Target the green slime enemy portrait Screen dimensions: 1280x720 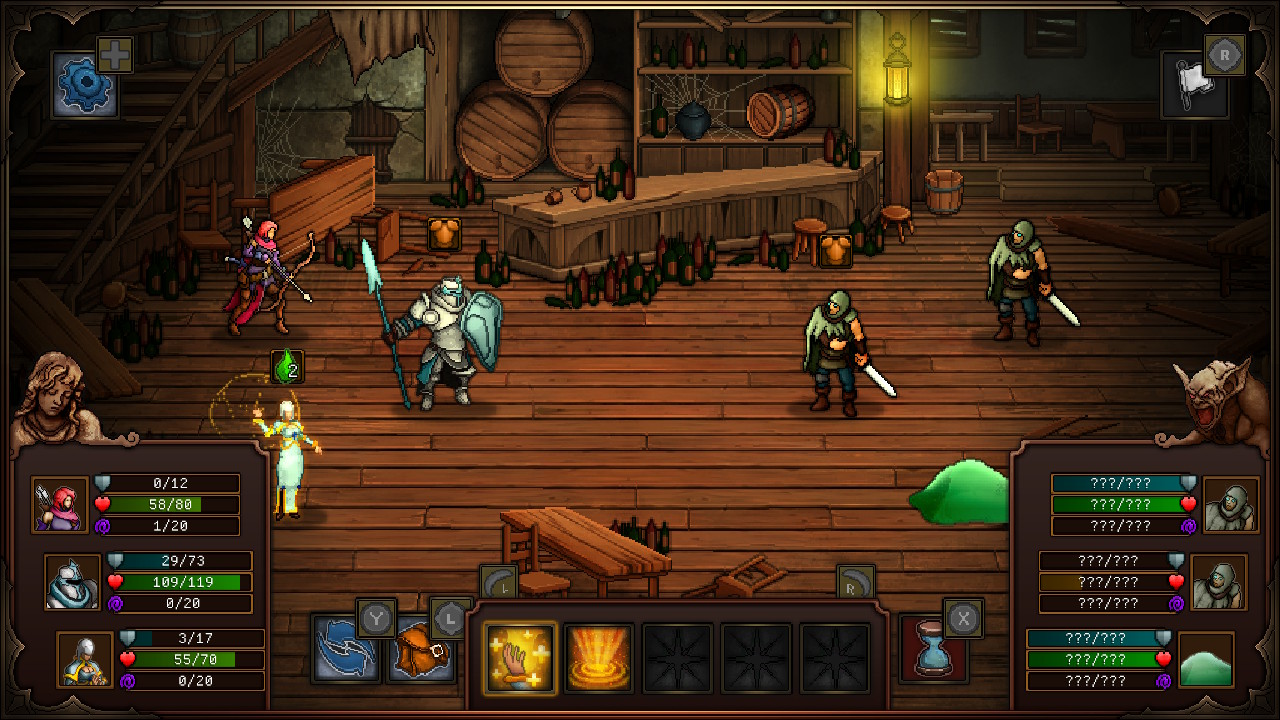pos(1206,660)
